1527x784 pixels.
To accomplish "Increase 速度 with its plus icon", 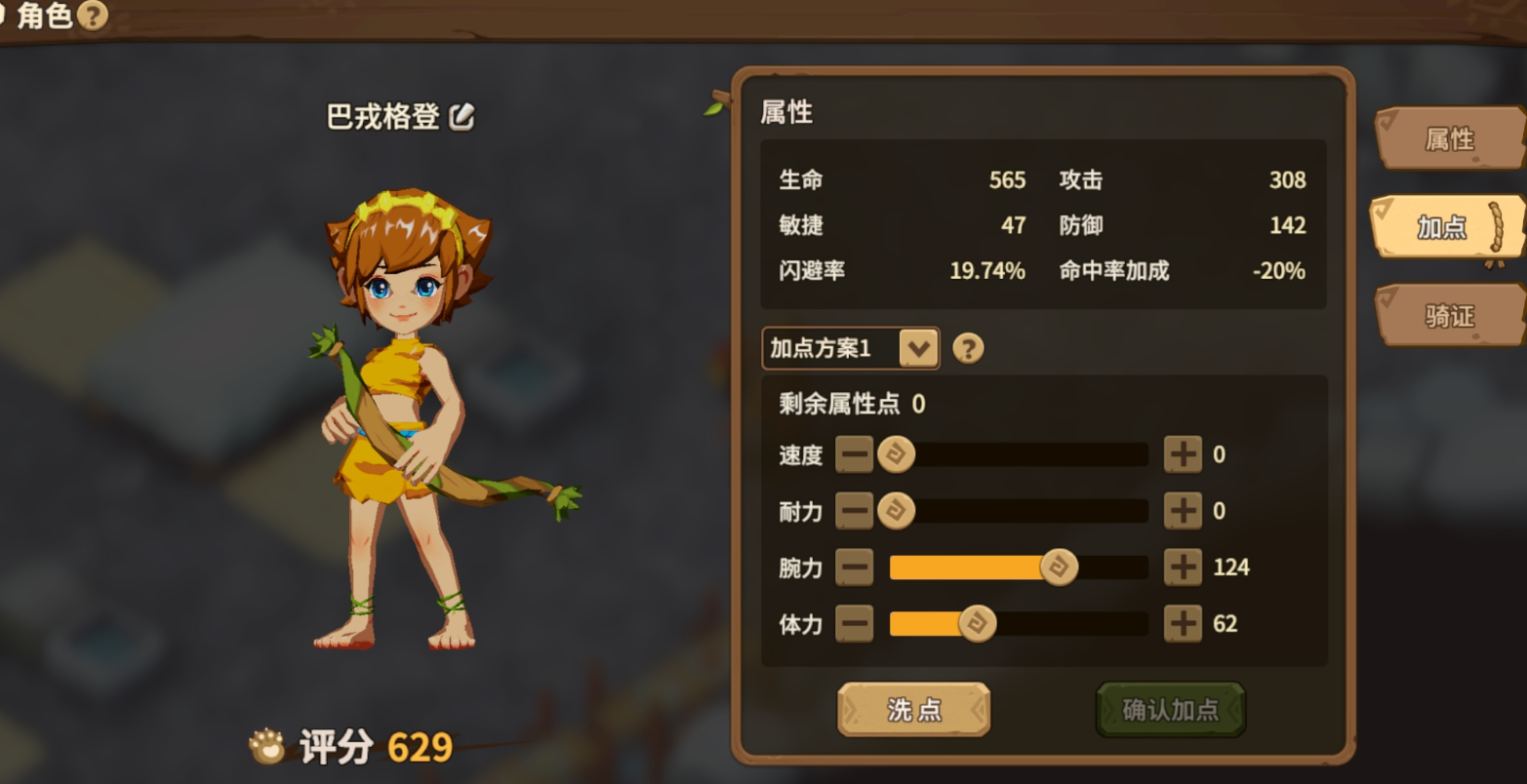I will (1183, 454).
